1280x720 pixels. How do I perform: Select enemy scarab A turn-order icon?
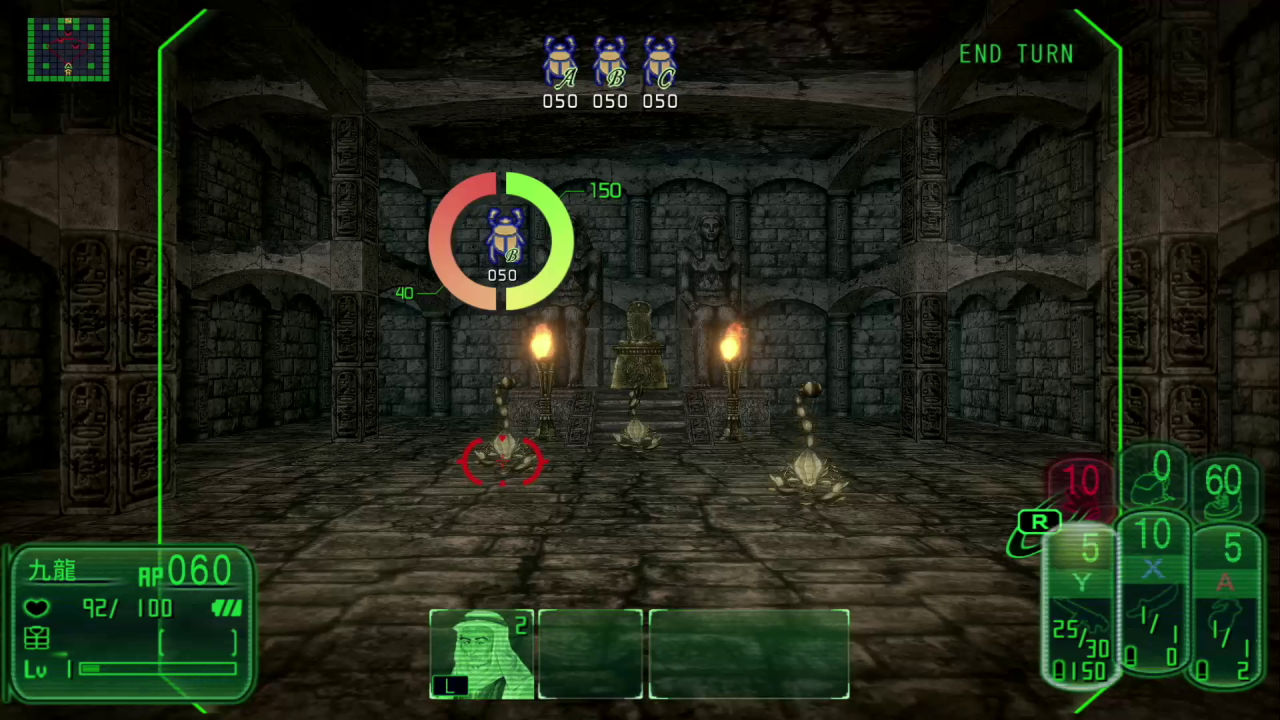560,63
